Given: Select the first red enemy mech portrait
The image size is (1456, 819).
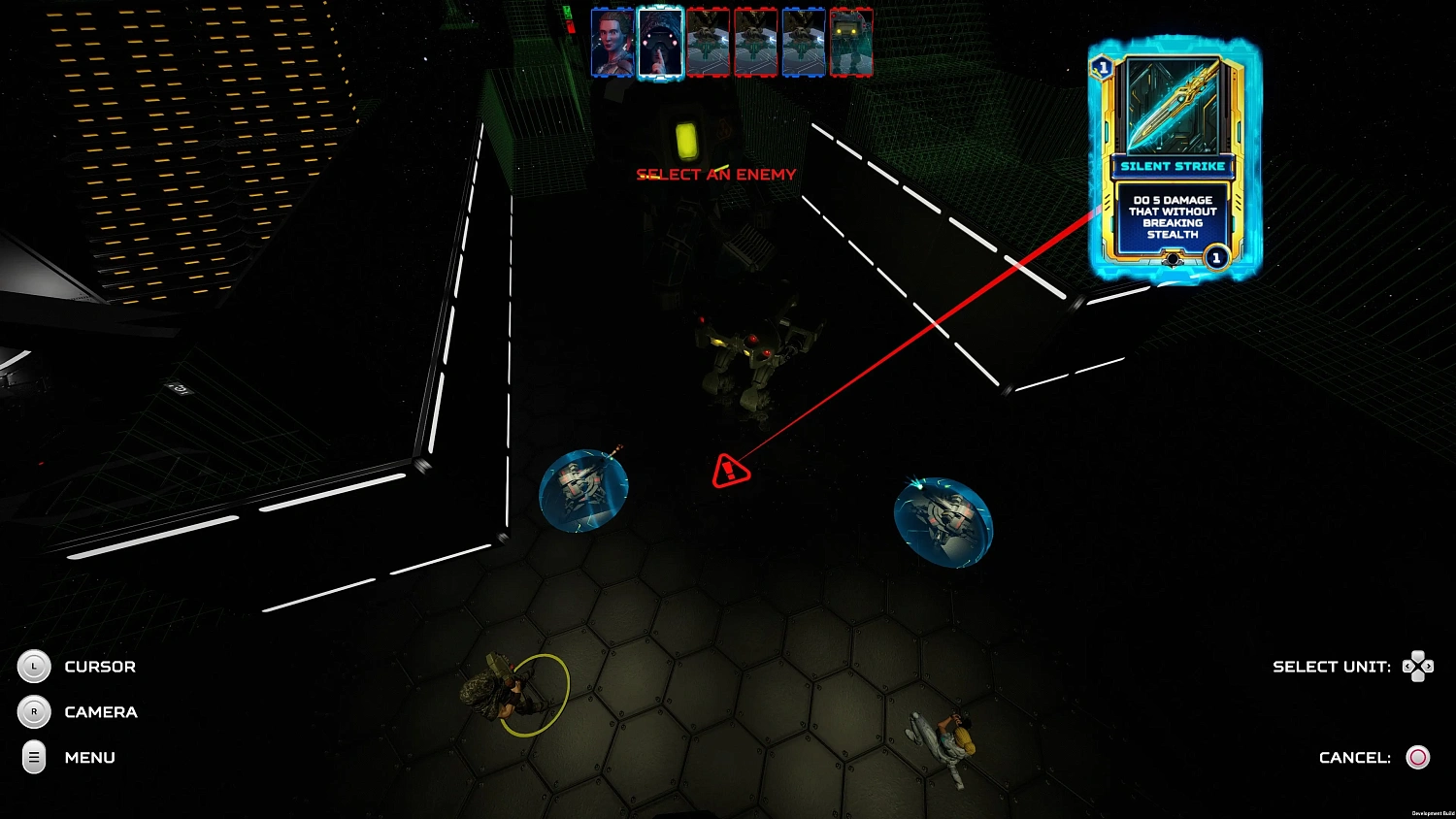Looking at the screenshot, I should (x=708, y=41).
